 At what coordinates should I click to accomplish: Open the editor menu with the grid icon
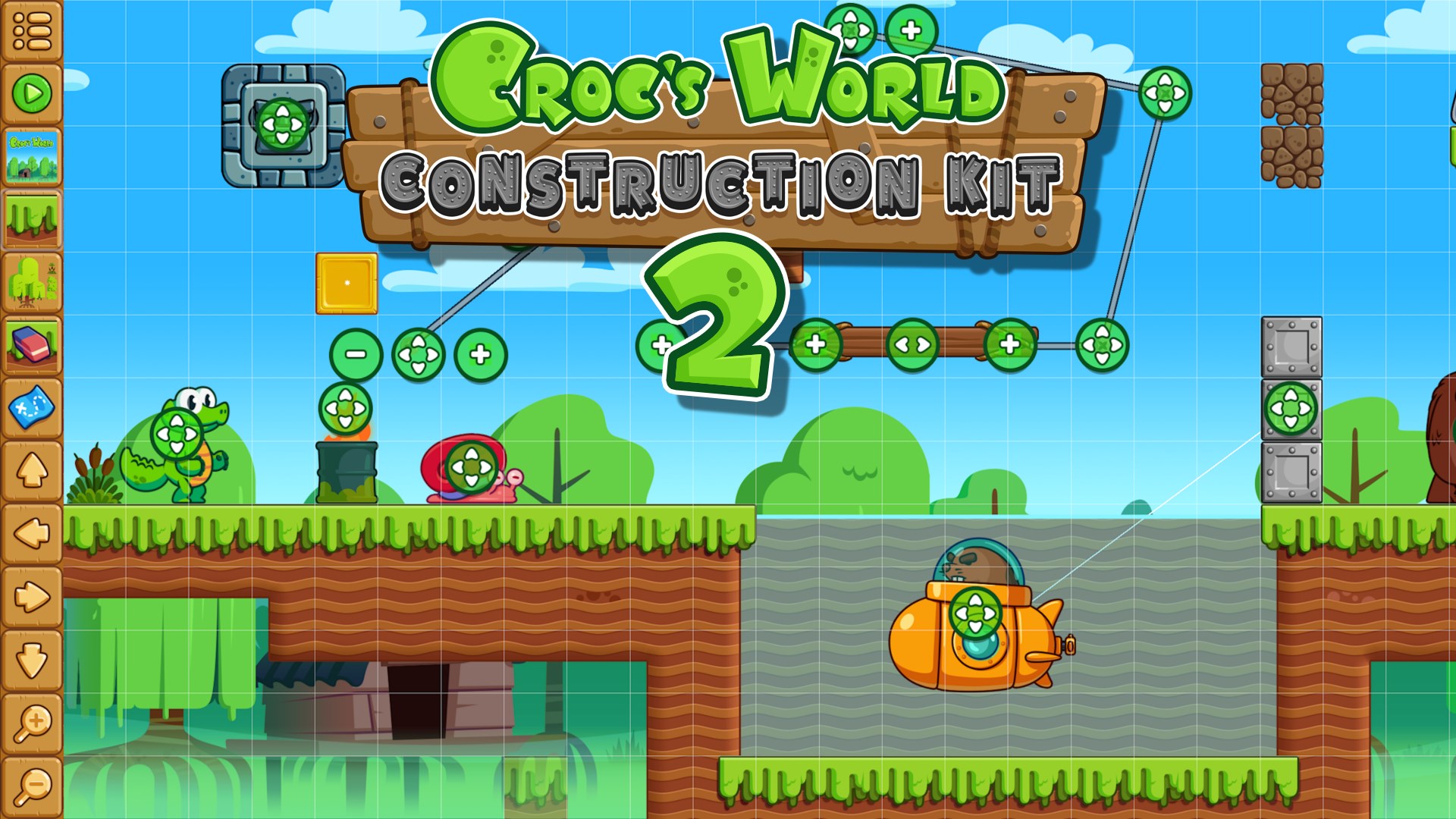[x=30, y=30]
